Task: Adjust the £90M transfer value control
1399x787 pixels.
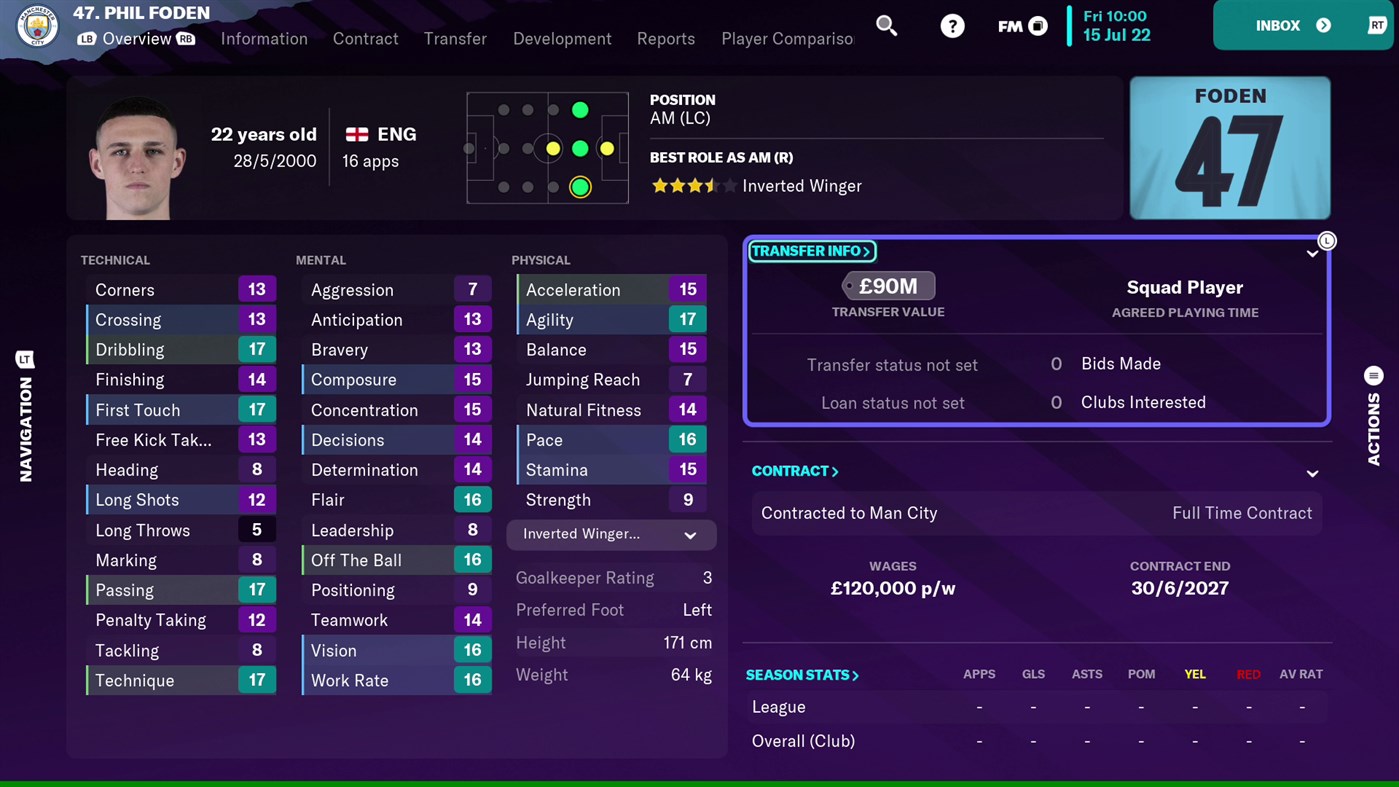Action: click(888, 286)
